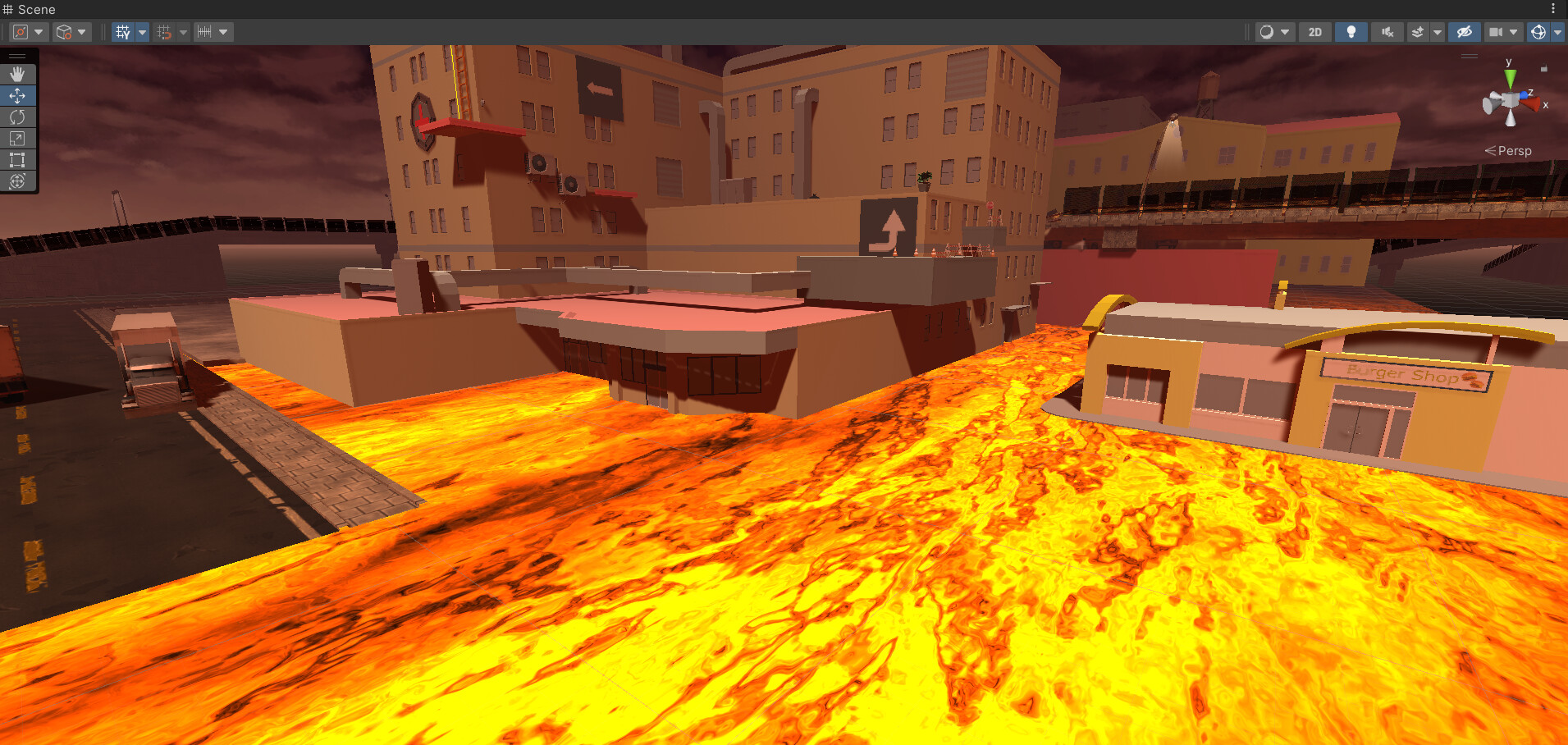Toggle scene visibility eye icon
This screenshot has width=1568, height=745.
click(x=1465, y=32)
